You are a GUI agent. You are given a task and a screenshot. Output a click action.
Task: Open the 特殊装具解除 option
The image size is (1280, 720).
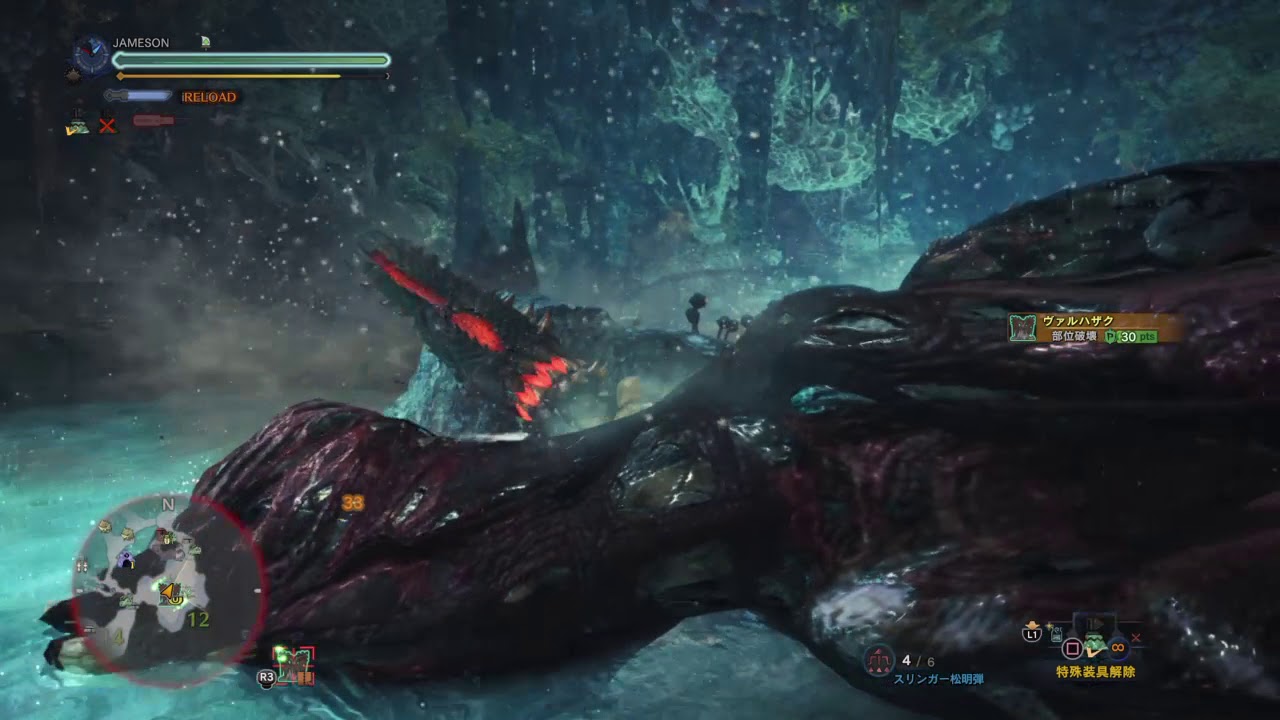[1096, 671]
